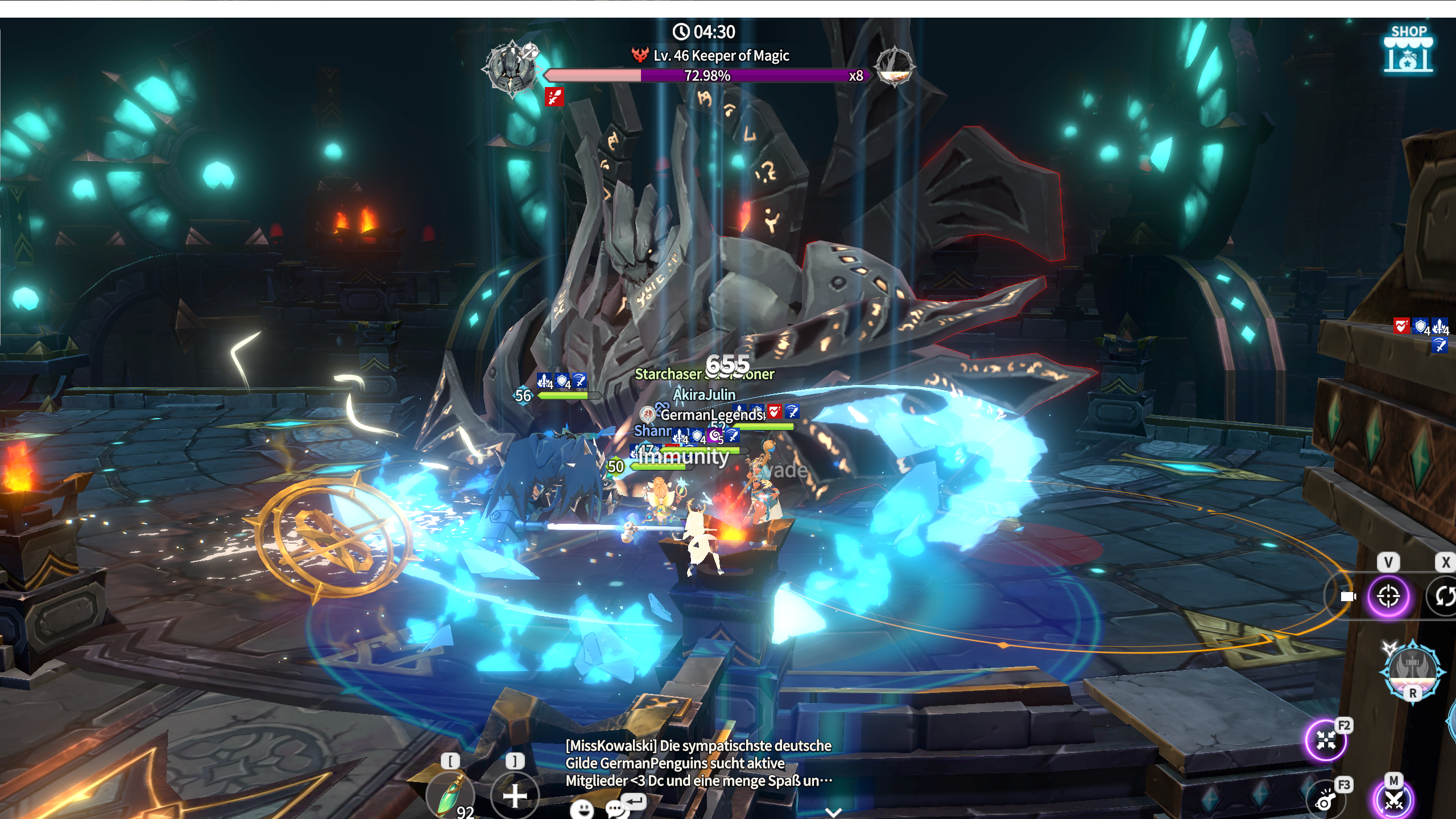Use the whistle command button
Image resolution: width=1456 pixels, height=819 pixels.
click(x=1326, y=801)
